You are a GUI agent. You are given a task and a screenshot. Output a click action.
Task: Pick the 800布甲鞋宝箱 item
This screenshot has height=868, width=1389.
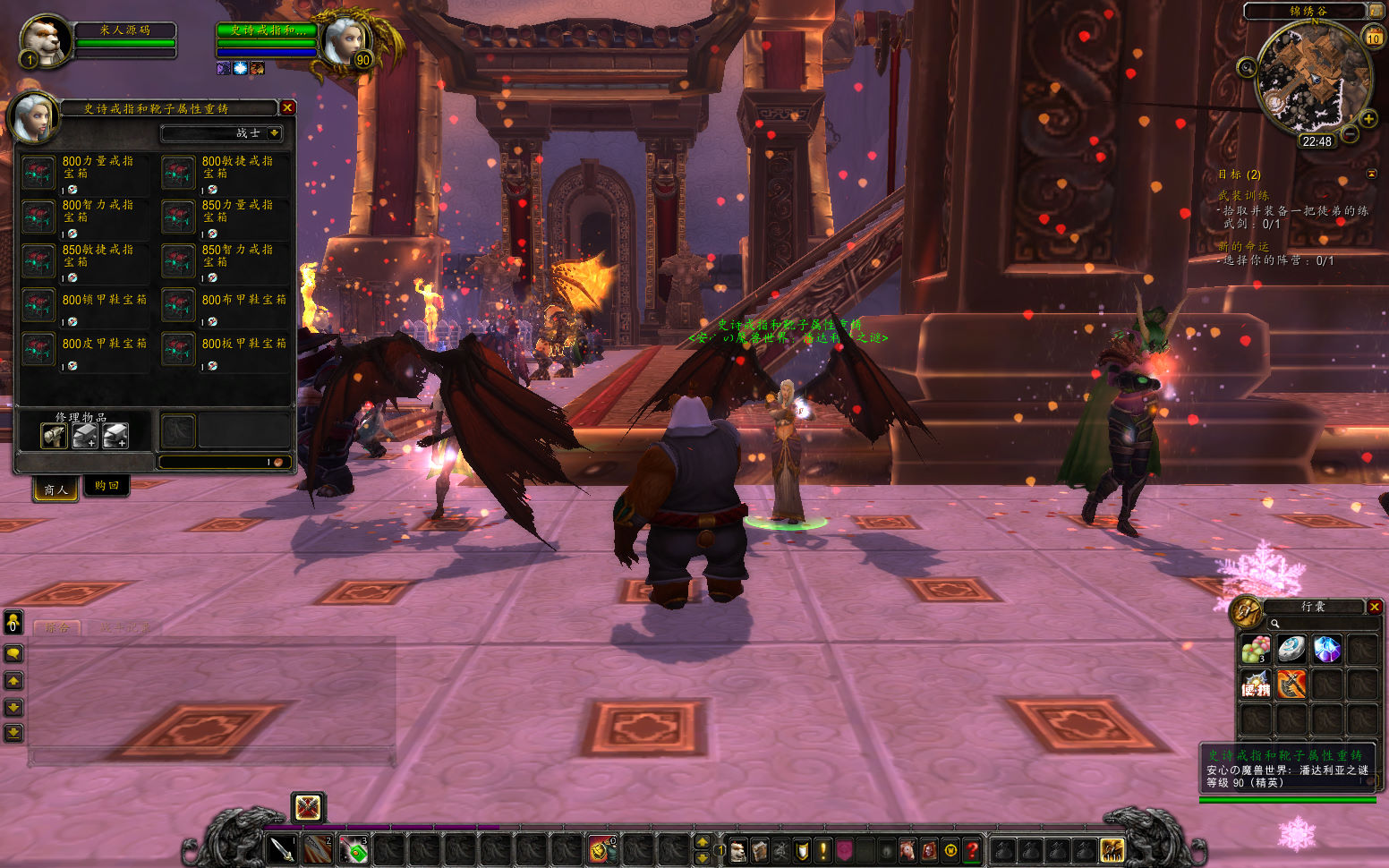[178, 305]
